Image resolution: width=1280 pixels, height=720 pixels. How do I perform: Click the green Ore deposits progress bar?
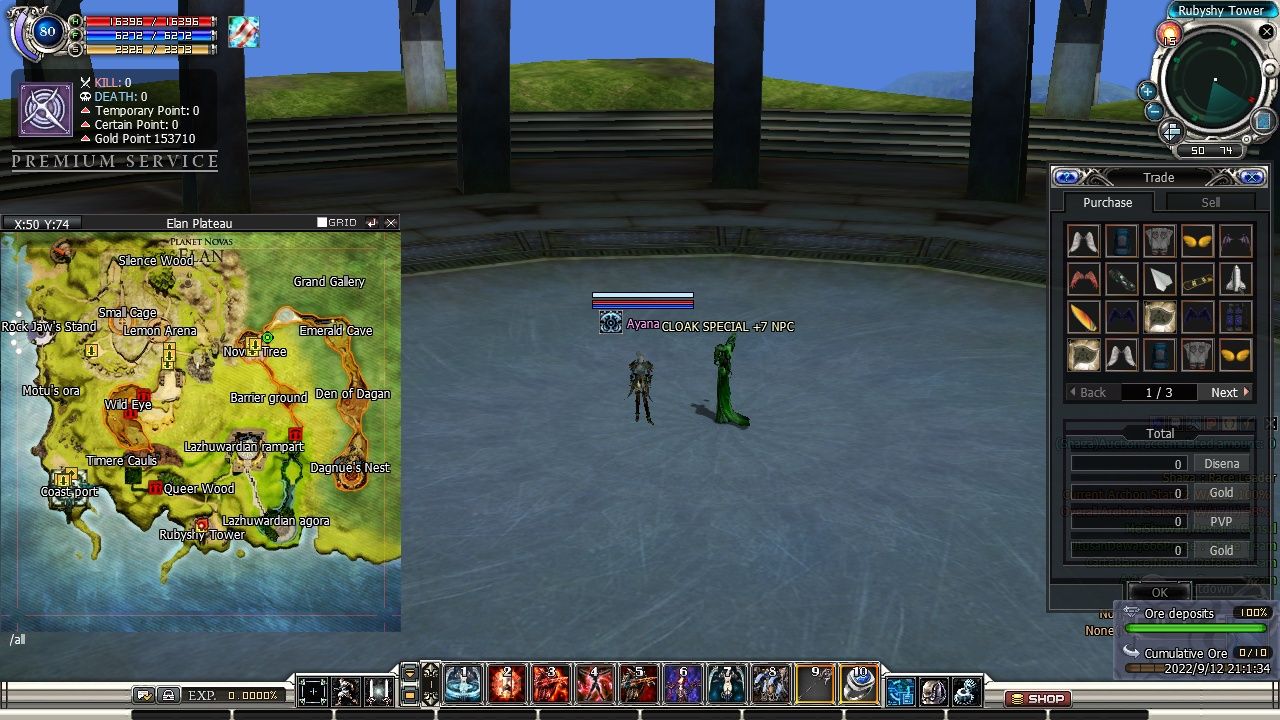click(x=1197, y=627)
